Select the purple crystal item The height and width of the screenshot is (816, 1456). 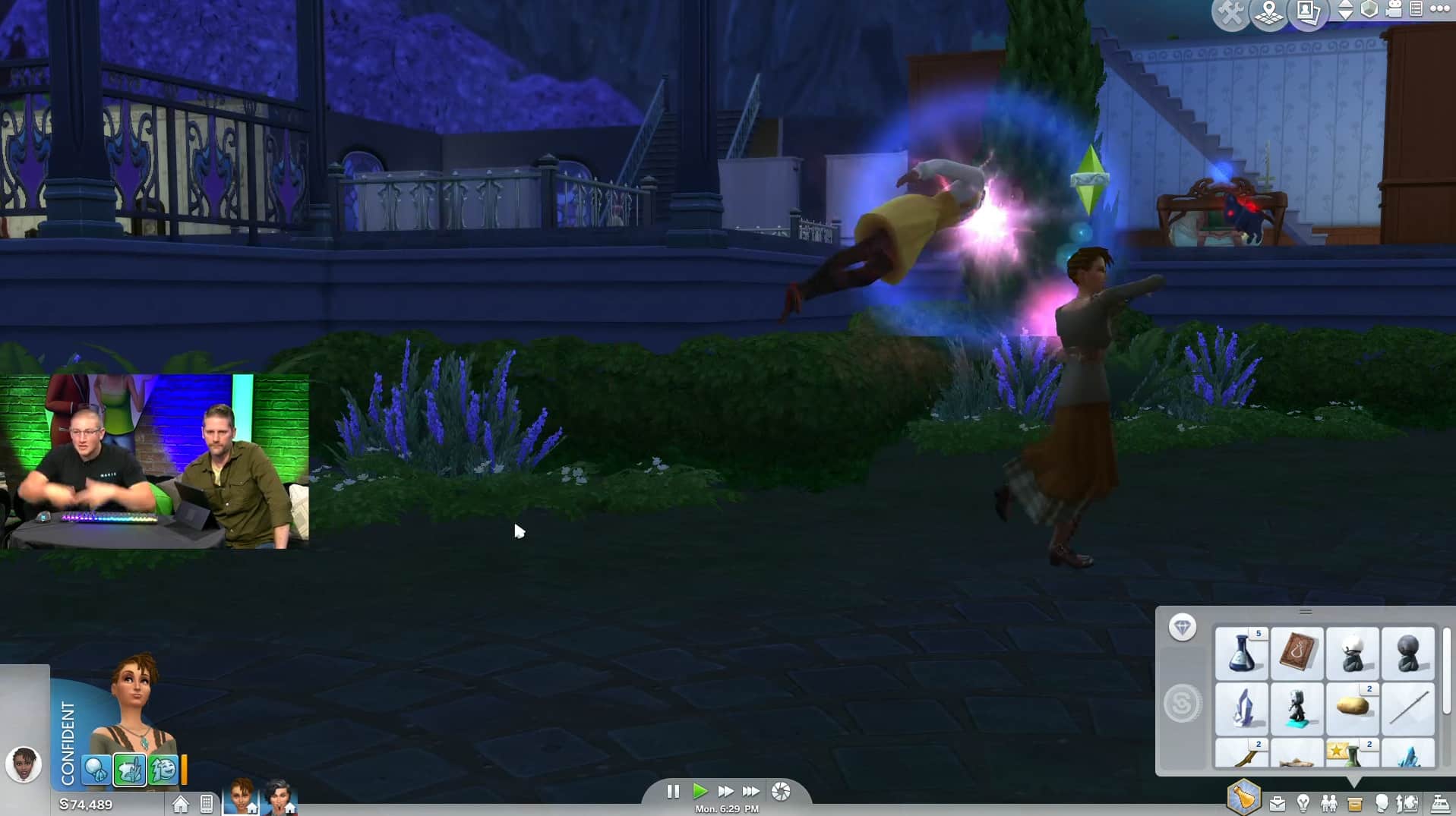(x=1241, y=707)
